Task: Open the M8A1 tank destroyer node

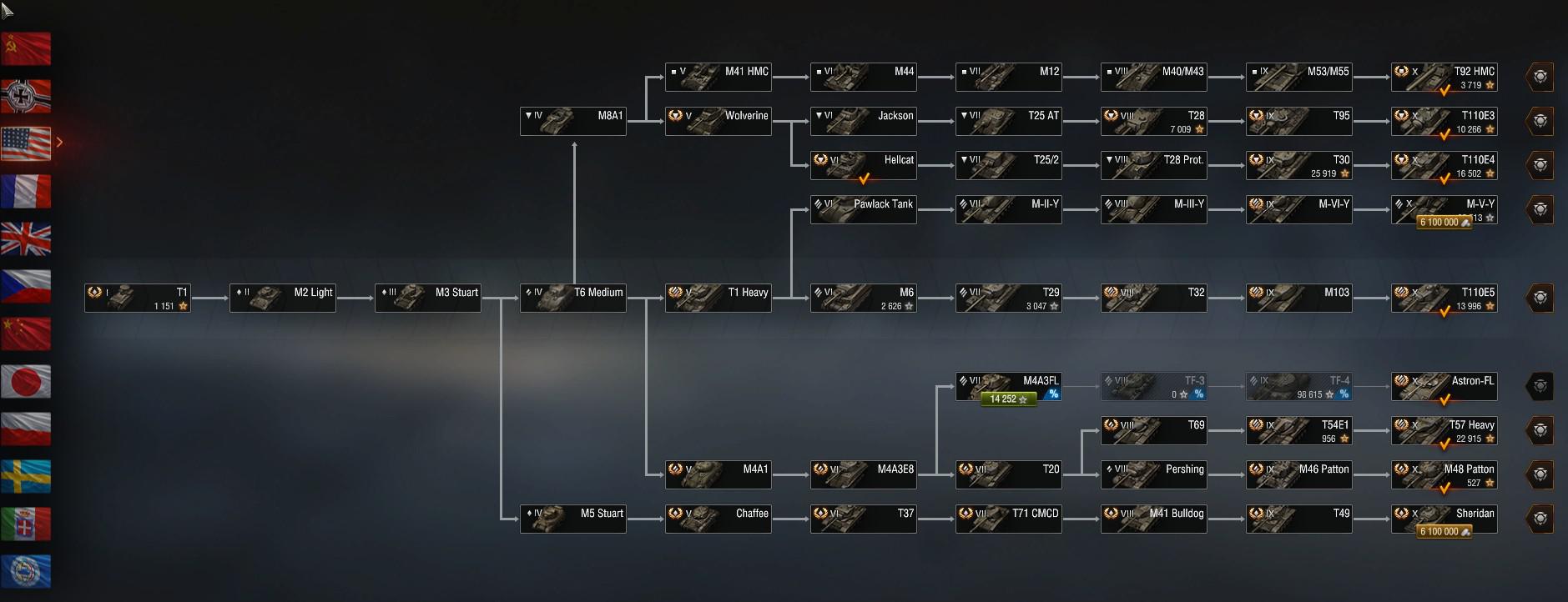Action: point(573,122)
